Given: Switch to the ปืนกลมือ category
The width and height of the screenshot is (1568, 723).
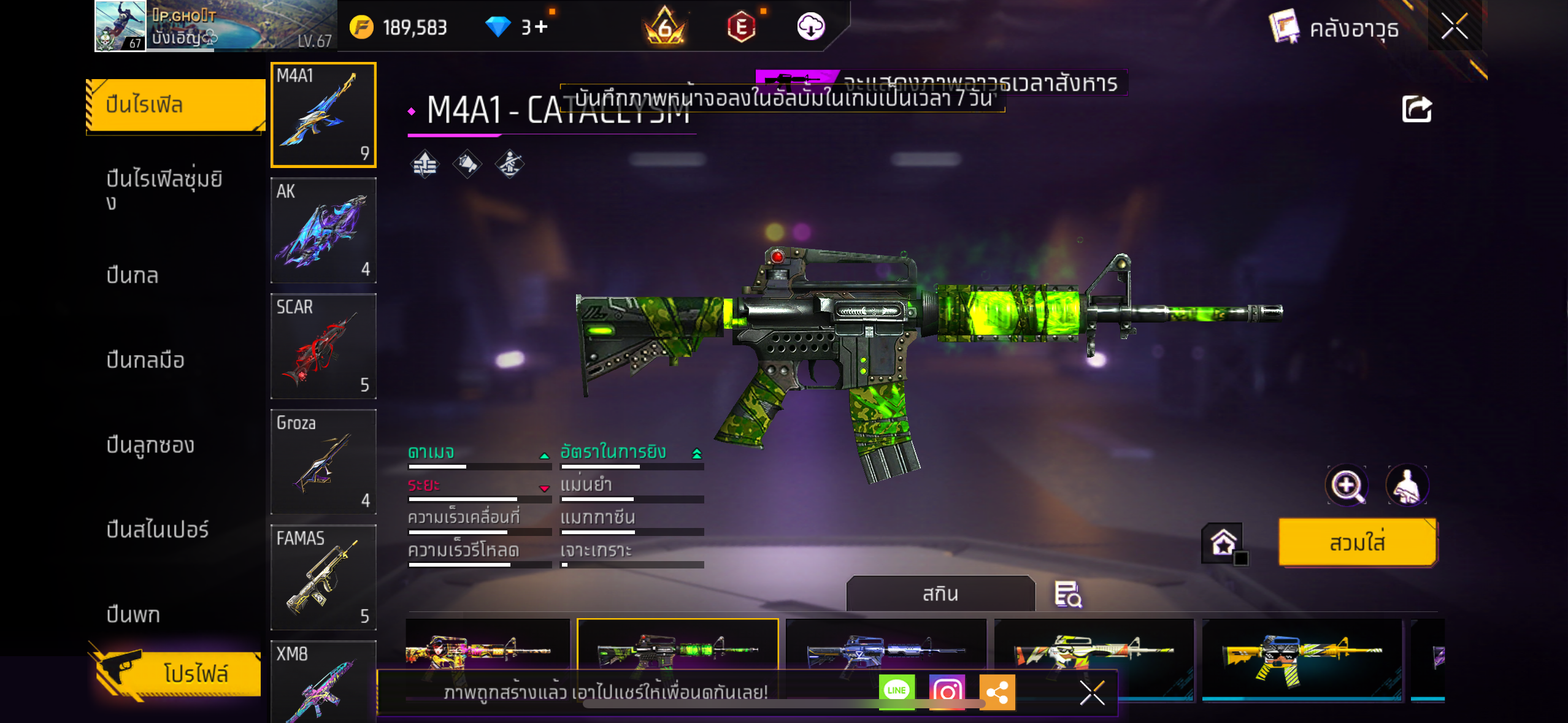Looking at the screenshot, I should coord(145,360).
